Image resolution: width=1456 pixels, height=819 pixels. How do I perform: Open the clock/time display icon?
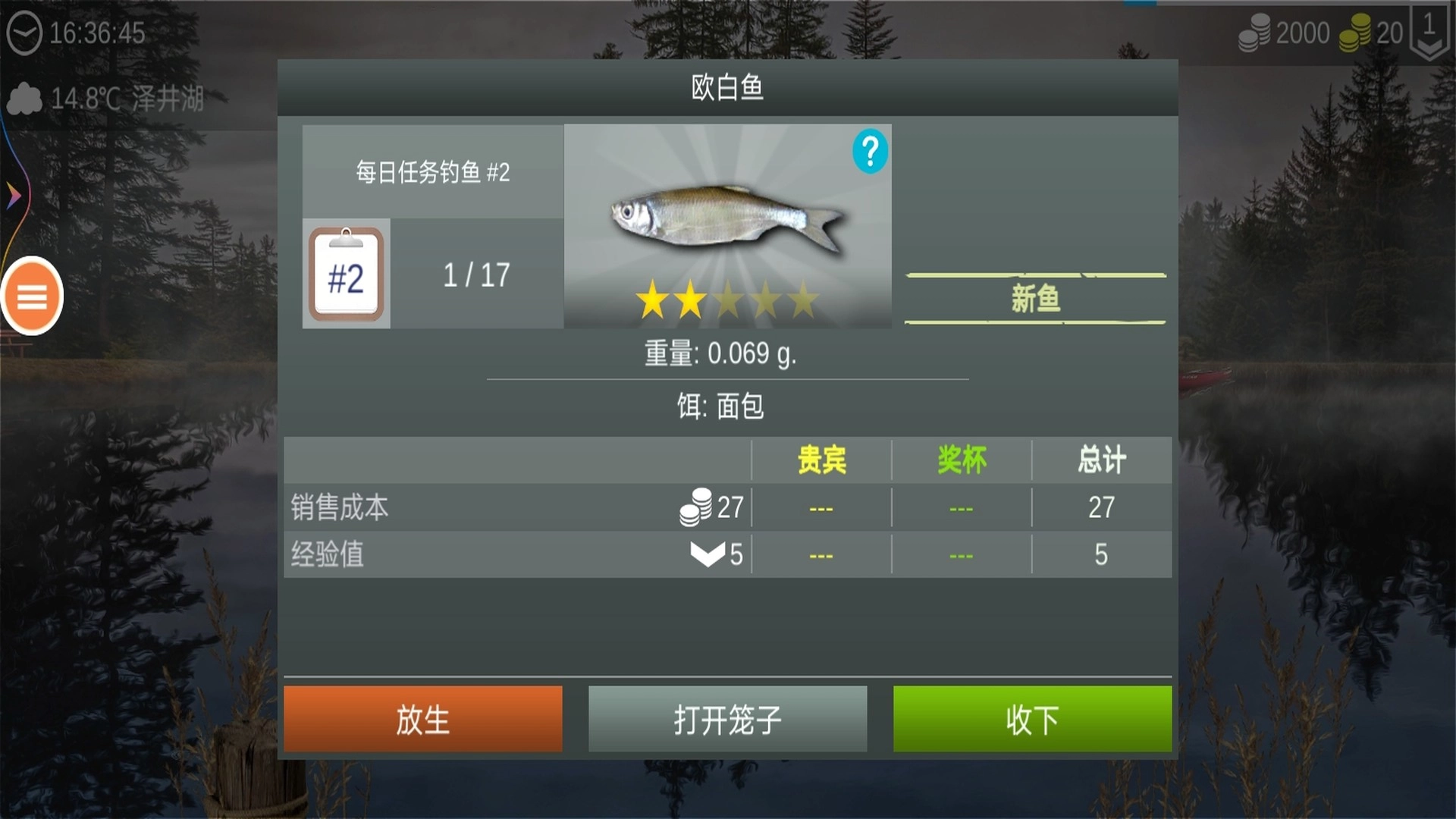pos(24,33)
